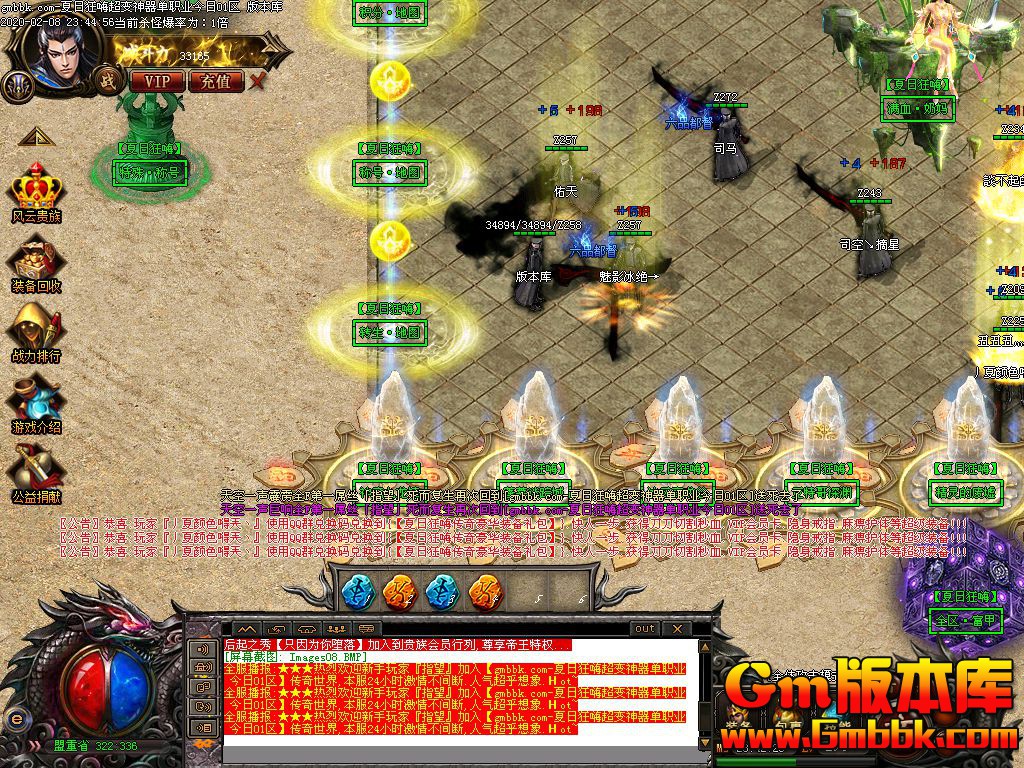This screenshot has width=1024, height=768.
Task: Open the VIP panel
Action: [157, 81]
